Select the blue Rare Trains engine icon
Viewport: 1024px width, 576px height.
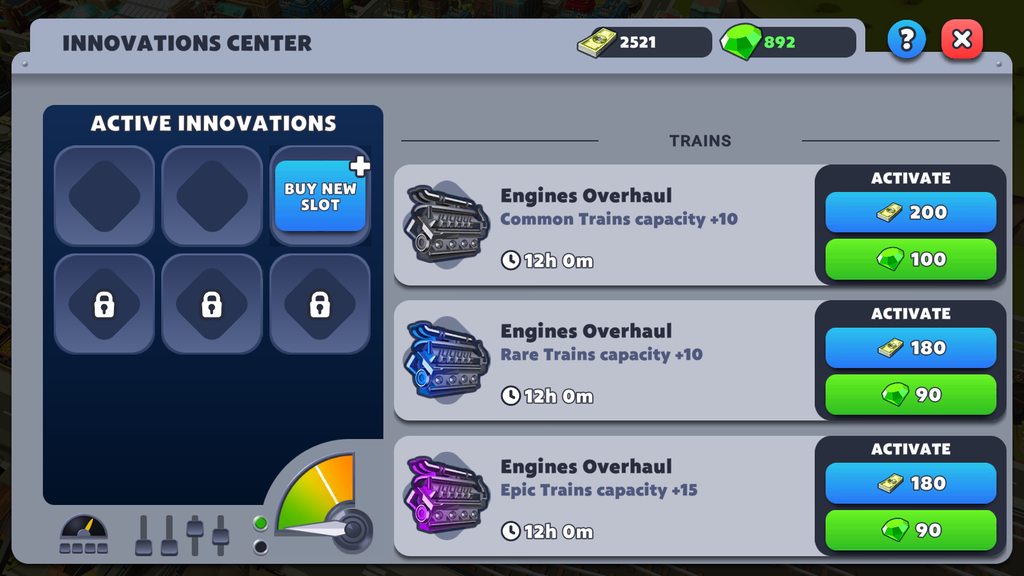pos(447,360)
